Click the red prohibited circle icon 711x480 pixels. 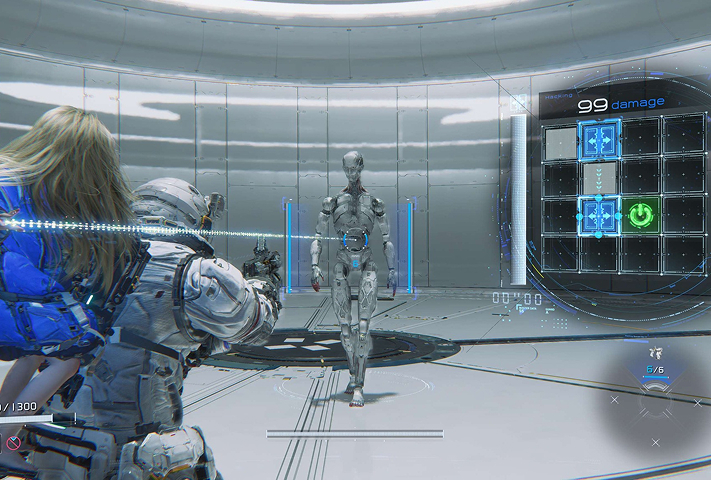13,441
